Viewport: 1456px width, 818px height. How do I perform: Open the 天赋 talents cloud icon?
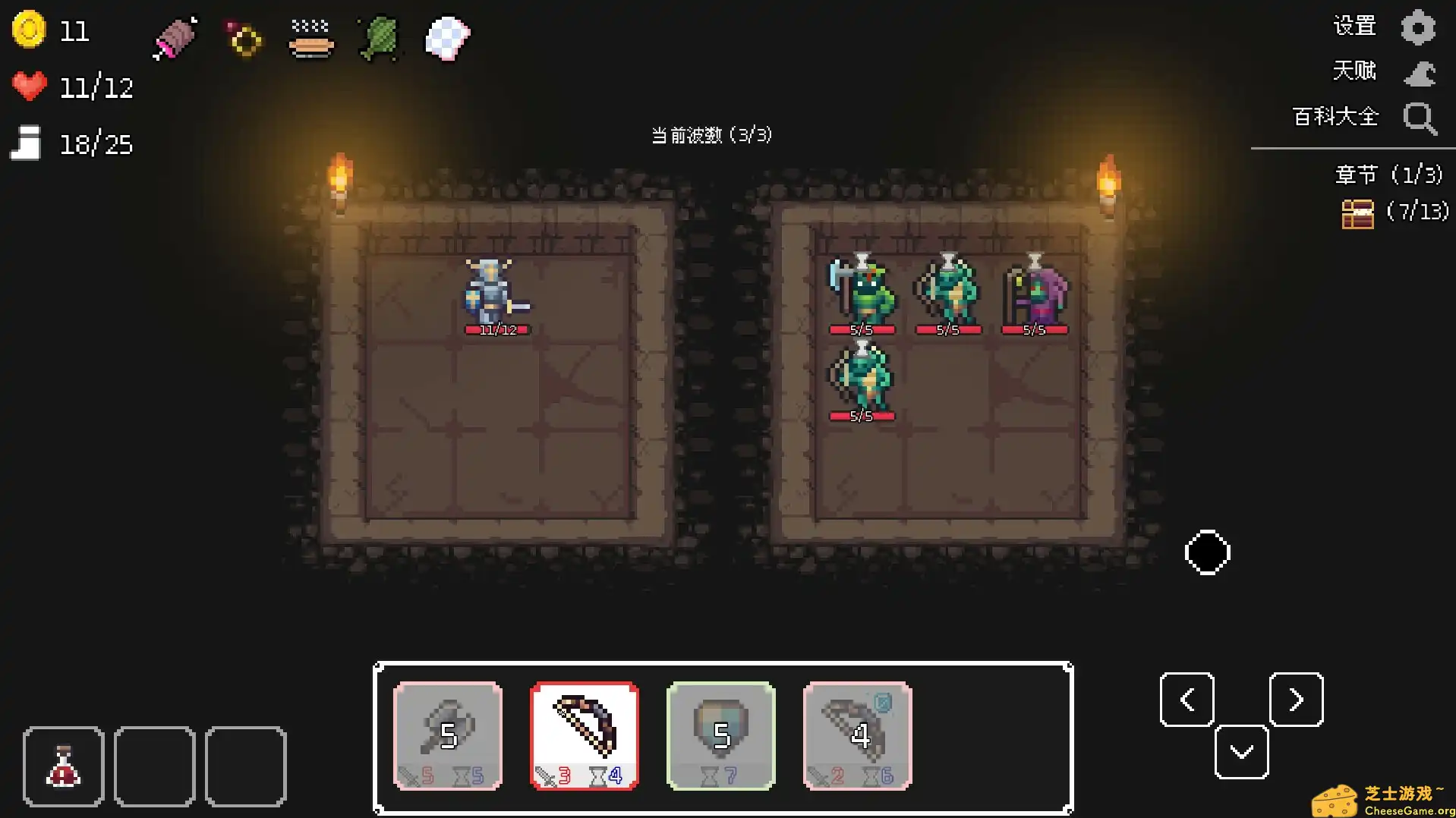1419,72
